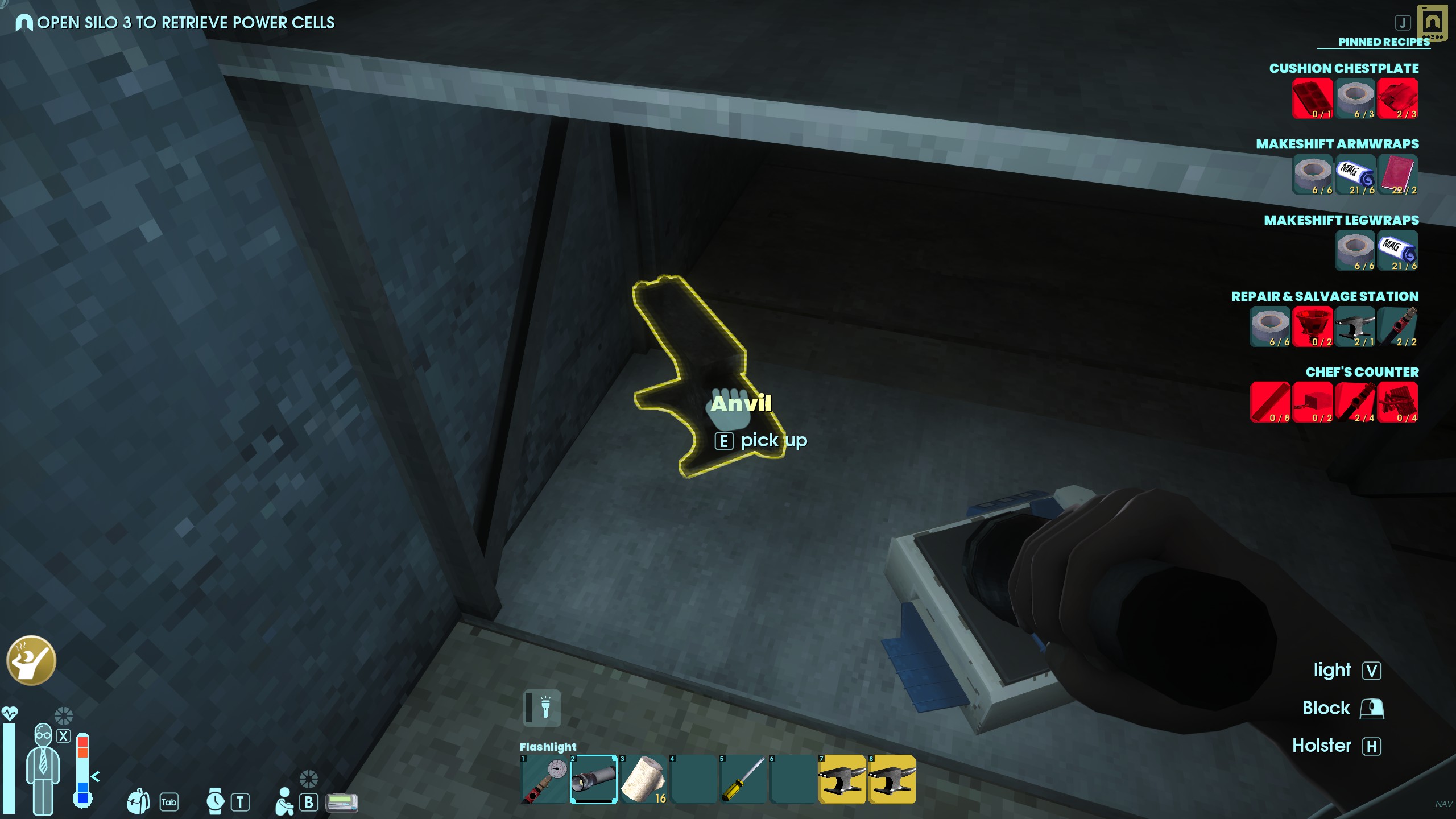Choose the bandage roll stack of 16
Image resolution: width=1456 pixels, height=819 pixels.
click(643, 779)
